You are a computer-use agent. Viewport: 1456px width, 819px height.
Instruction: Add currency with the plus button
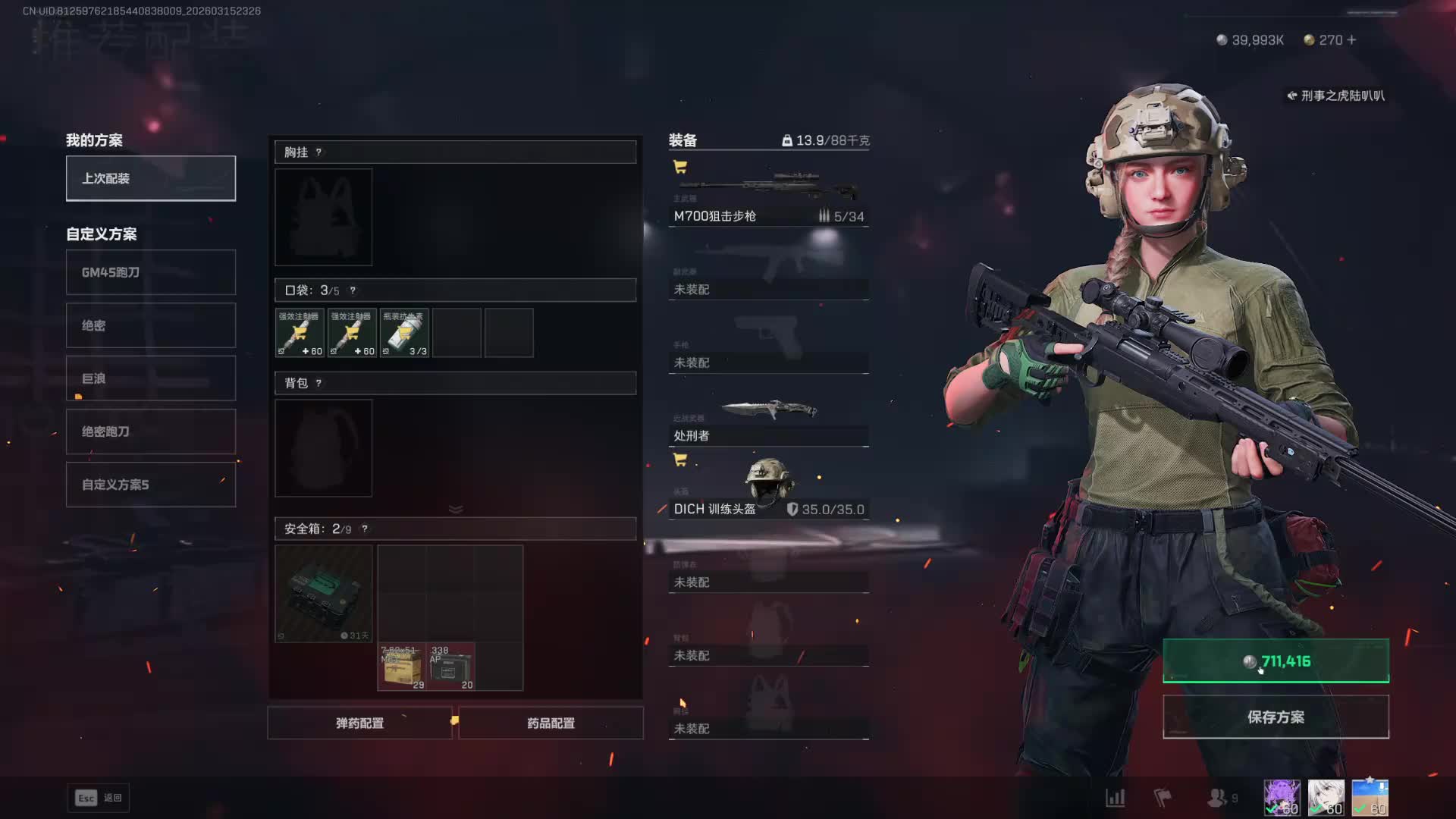(x=1351, y=40)
